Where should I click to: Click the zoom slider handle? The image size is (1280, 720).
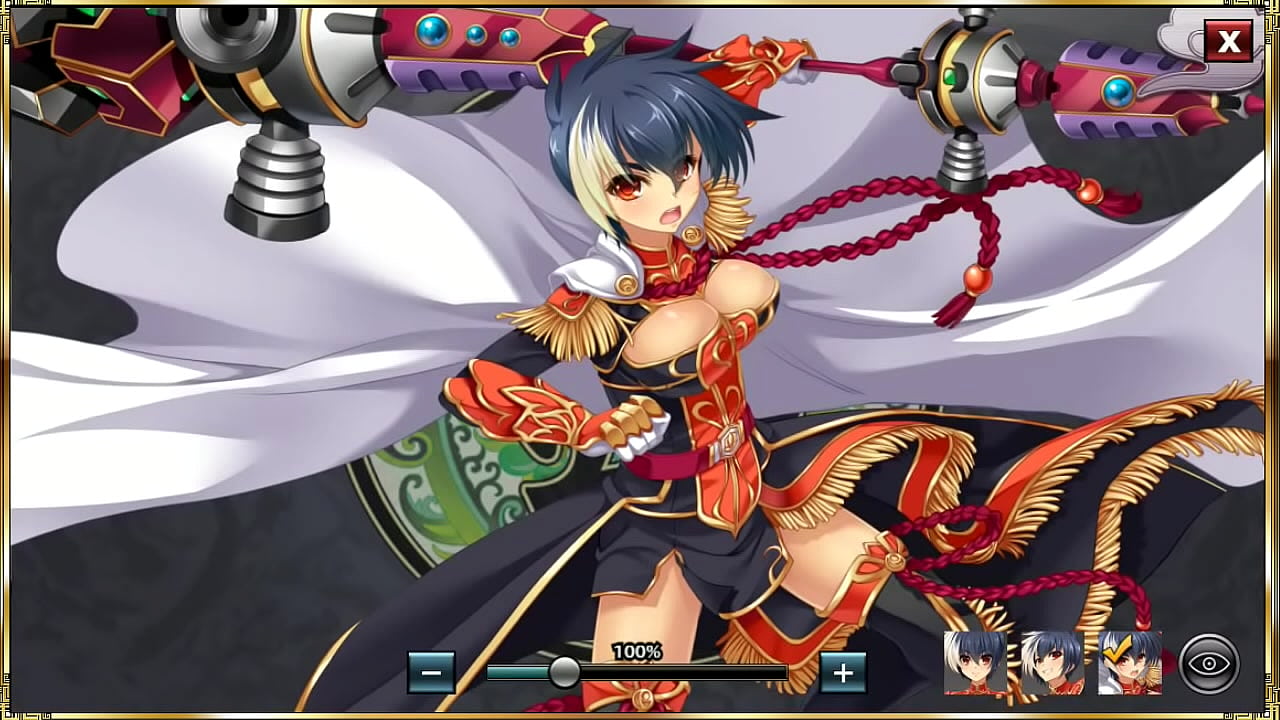coord(564,672)
